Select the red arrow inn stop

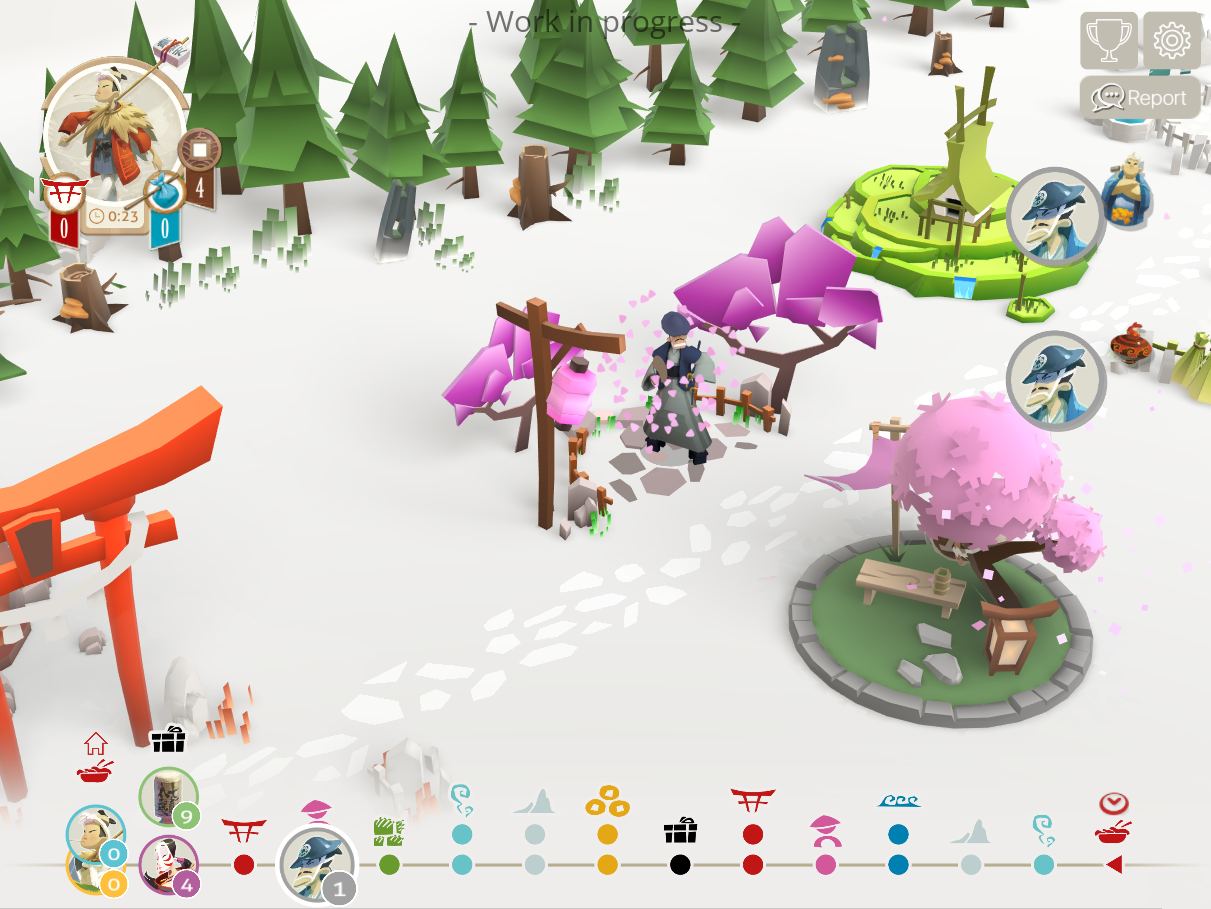click(1113, 864)
